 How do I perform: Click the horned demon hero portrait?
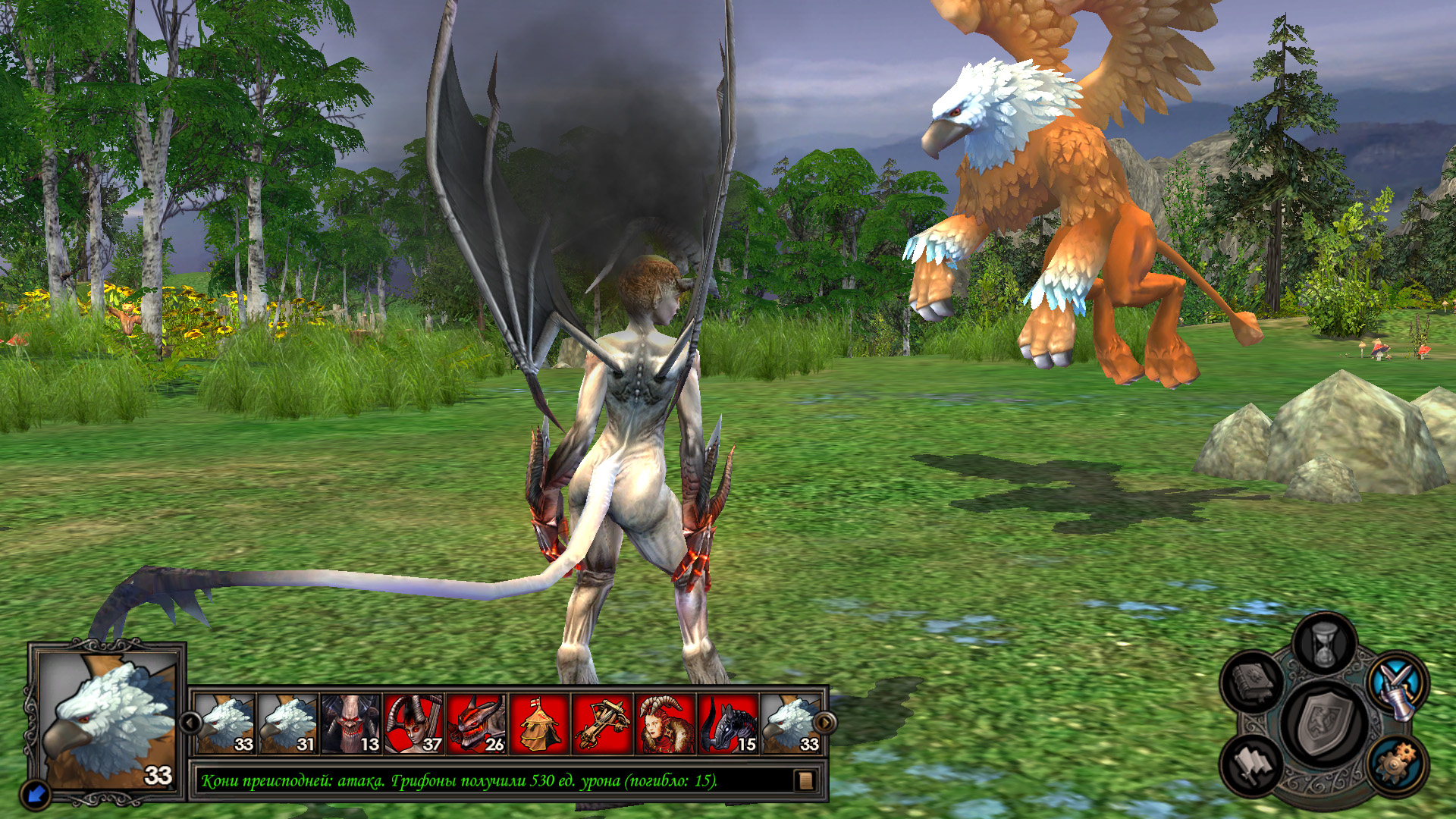click(665, 724)
